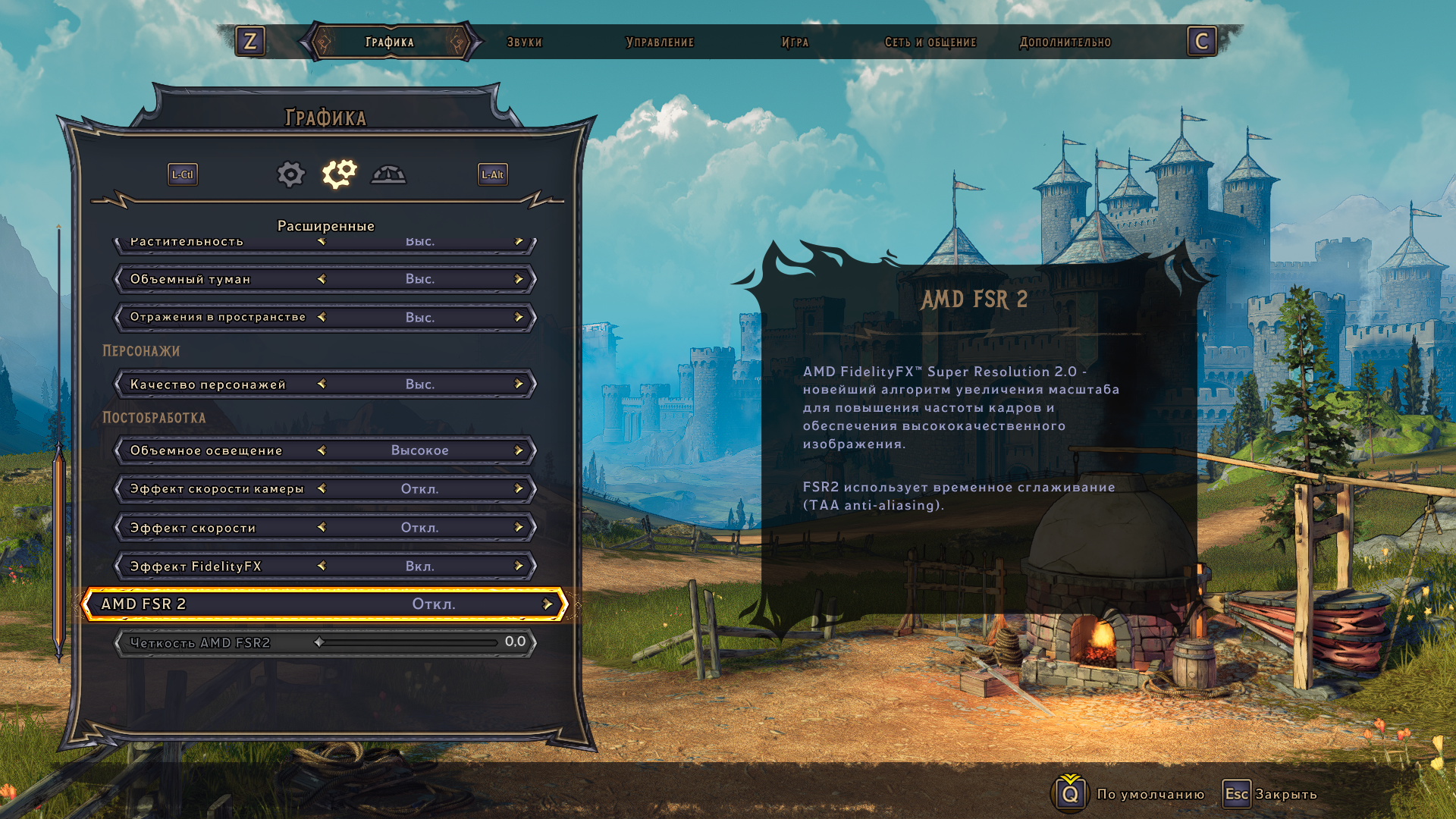
Task: Switch Эффект FidelityFX with right arrow
Action: point(519,566)
